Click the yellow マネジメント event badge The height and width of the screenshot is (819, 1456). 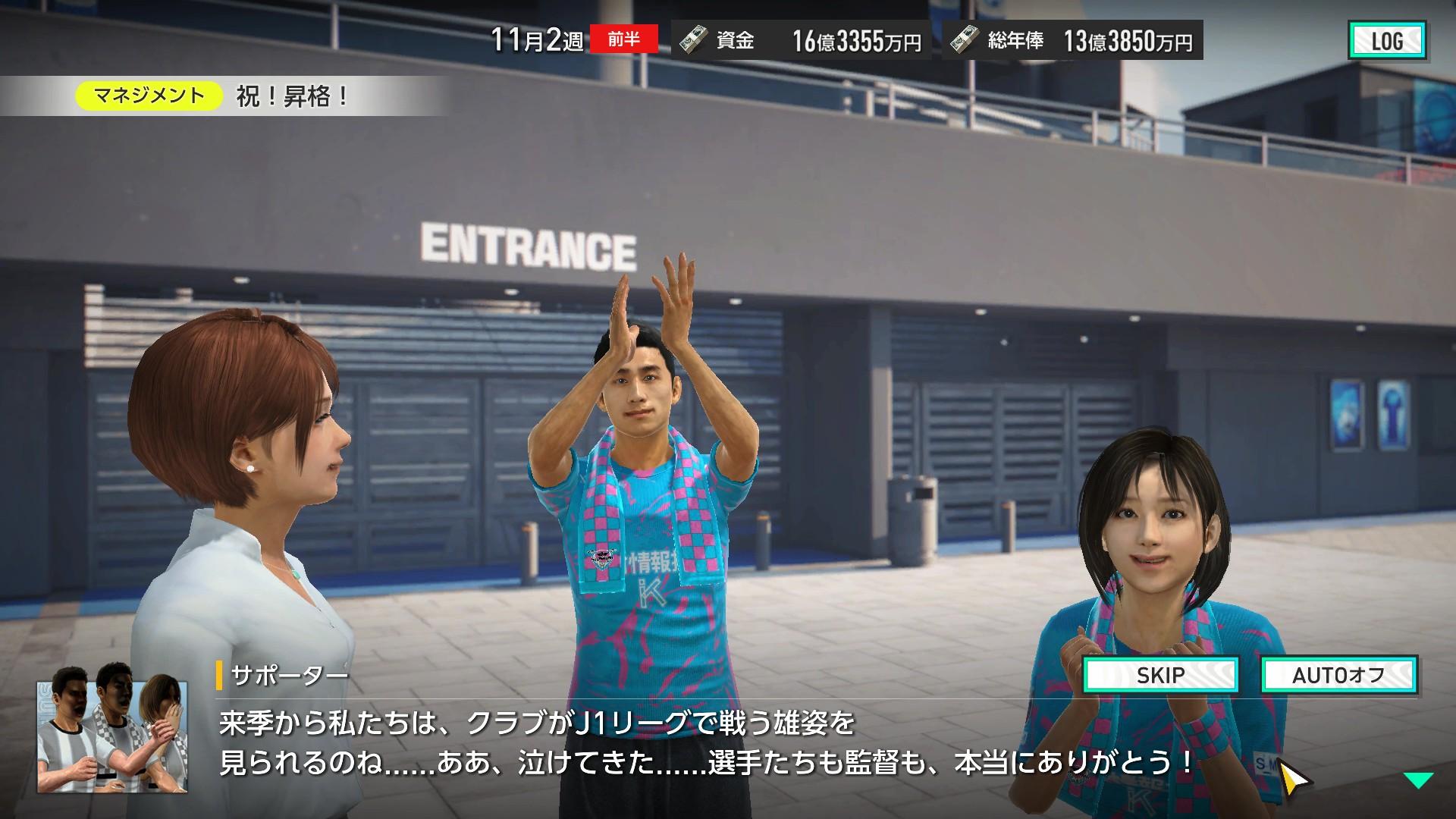point(149,96)
